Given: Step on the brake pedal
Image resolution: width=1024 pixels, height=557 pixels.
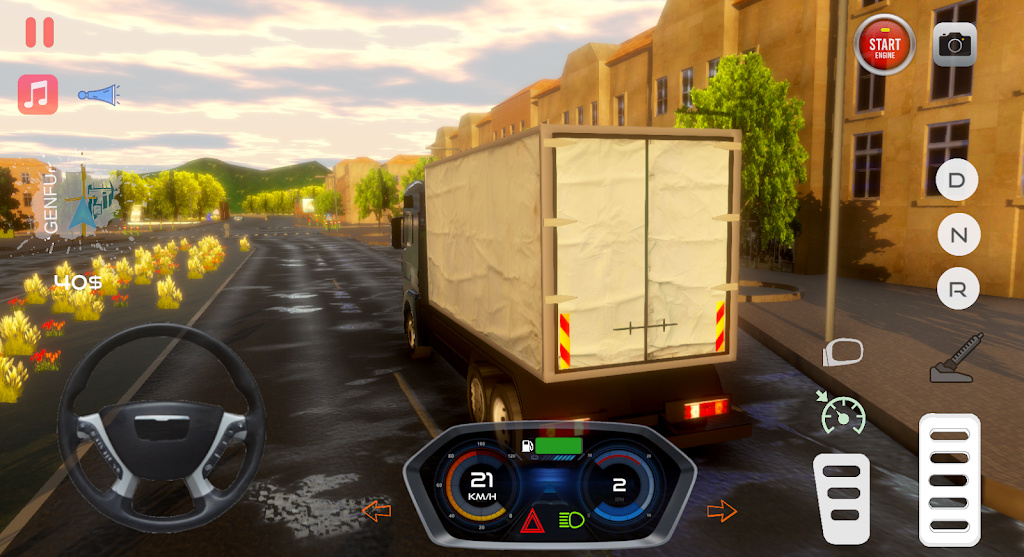Looking at the screenshot, I should pos(841,499).
